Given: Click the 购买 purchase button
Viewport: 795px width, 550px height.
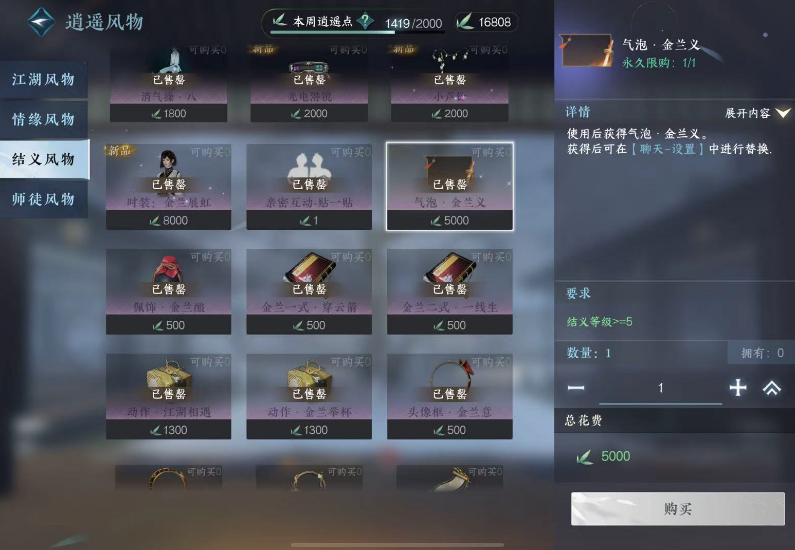Looking at the screenshot, I should tap(677, 509).
